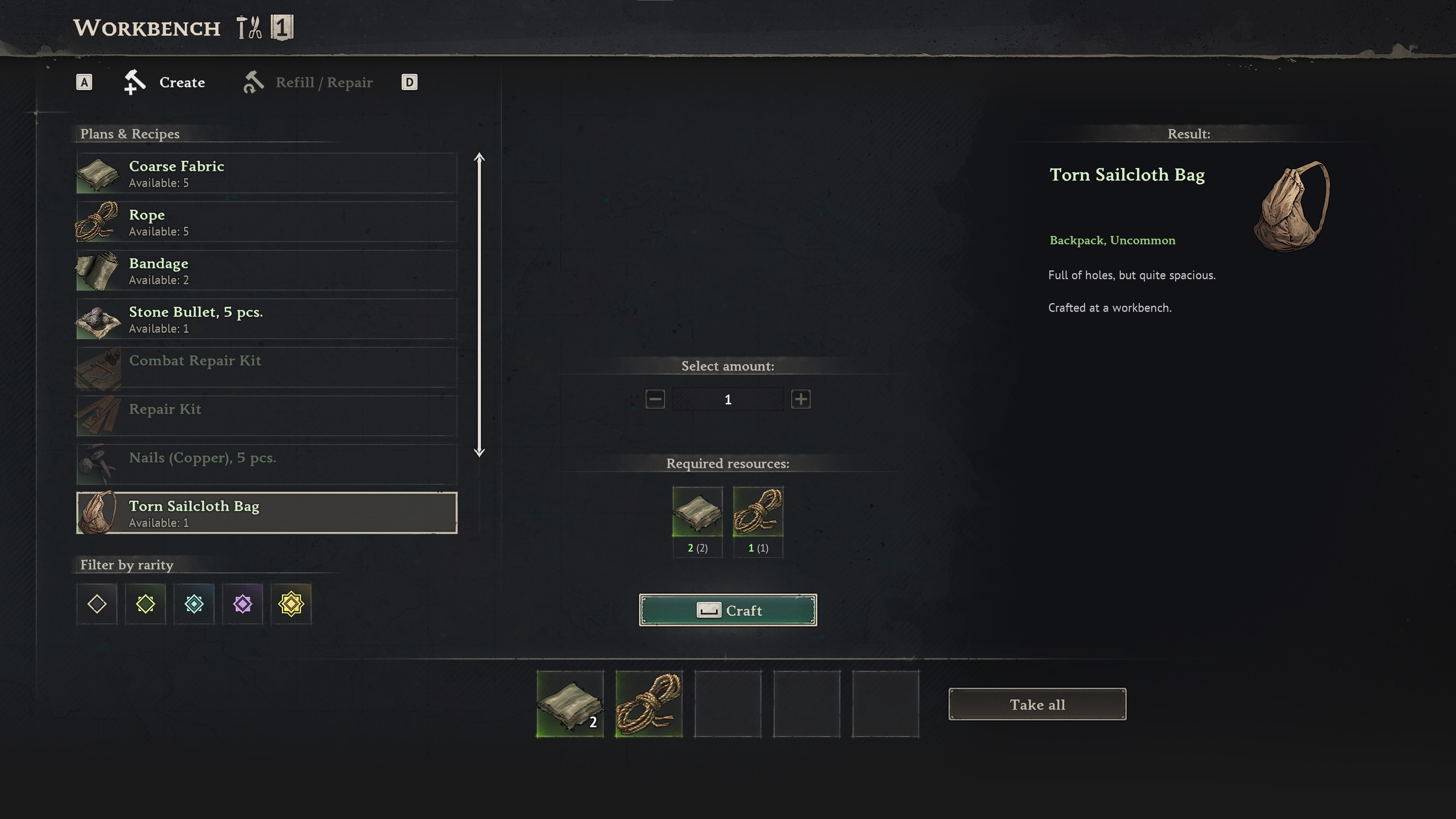Decrease craft amount with minus button
Screen dimensions: 1456x819
[x=655, y=399]
